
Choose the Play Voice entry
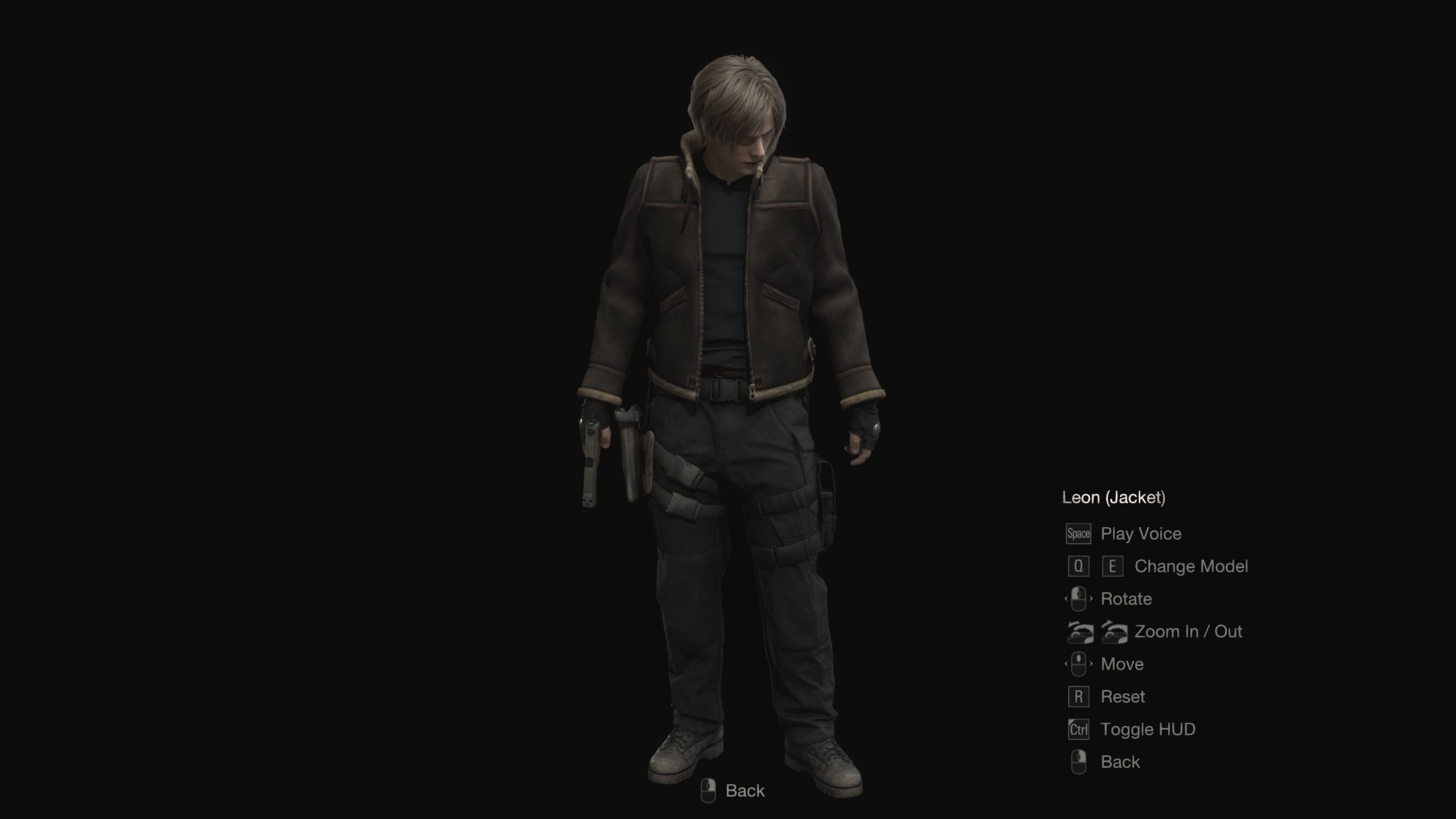click(1140, 533)
